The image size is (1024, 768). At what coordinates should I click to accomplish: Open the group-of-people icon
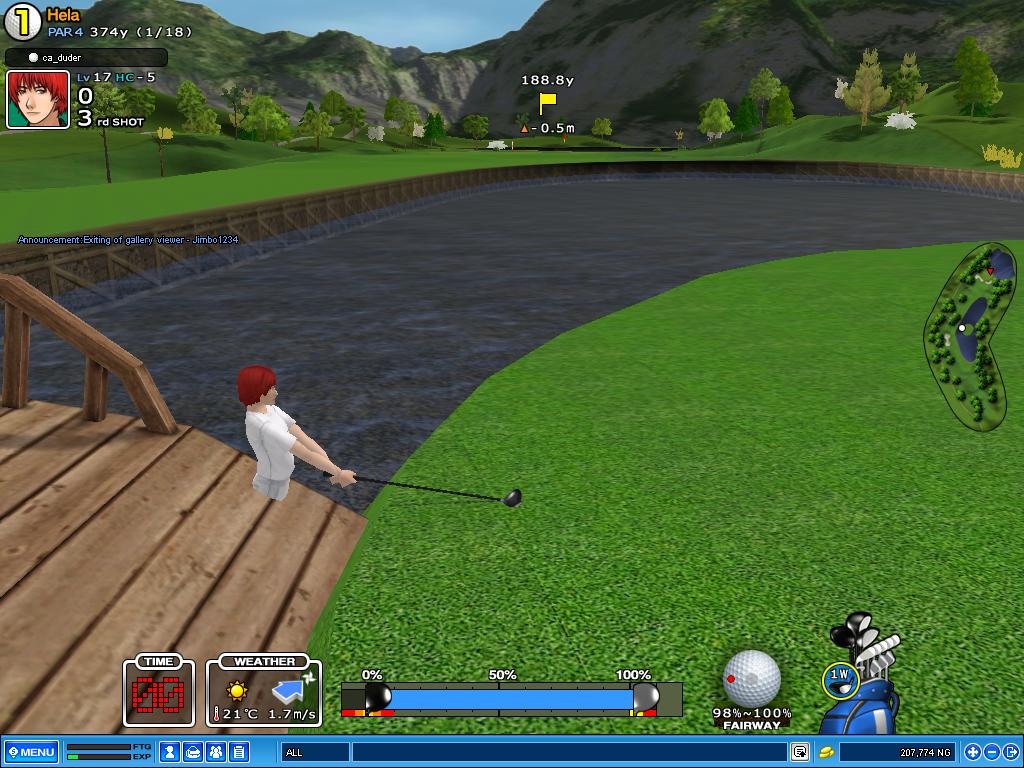pyautogui.click(x=216, y=752)
